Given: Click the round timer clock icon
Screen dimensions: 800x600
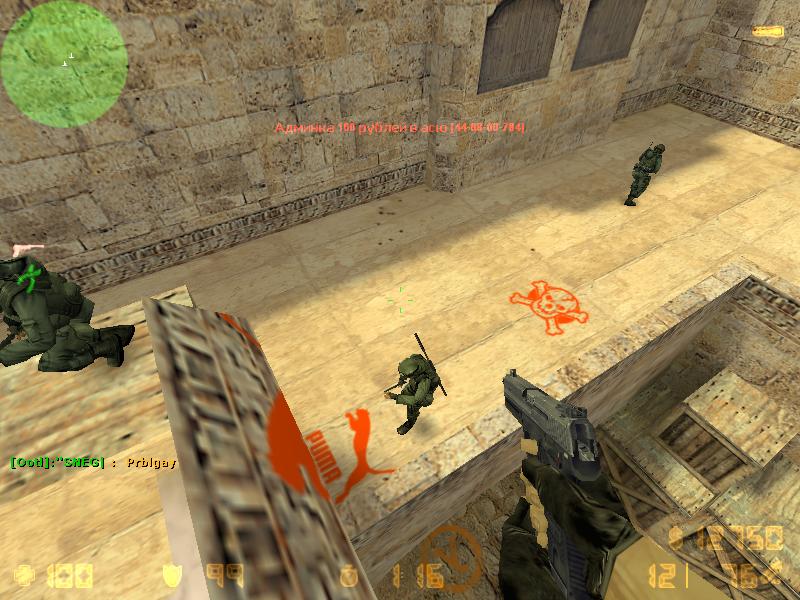Looking at the screenshot, I should pyautogui.click(x=349, y=577).
